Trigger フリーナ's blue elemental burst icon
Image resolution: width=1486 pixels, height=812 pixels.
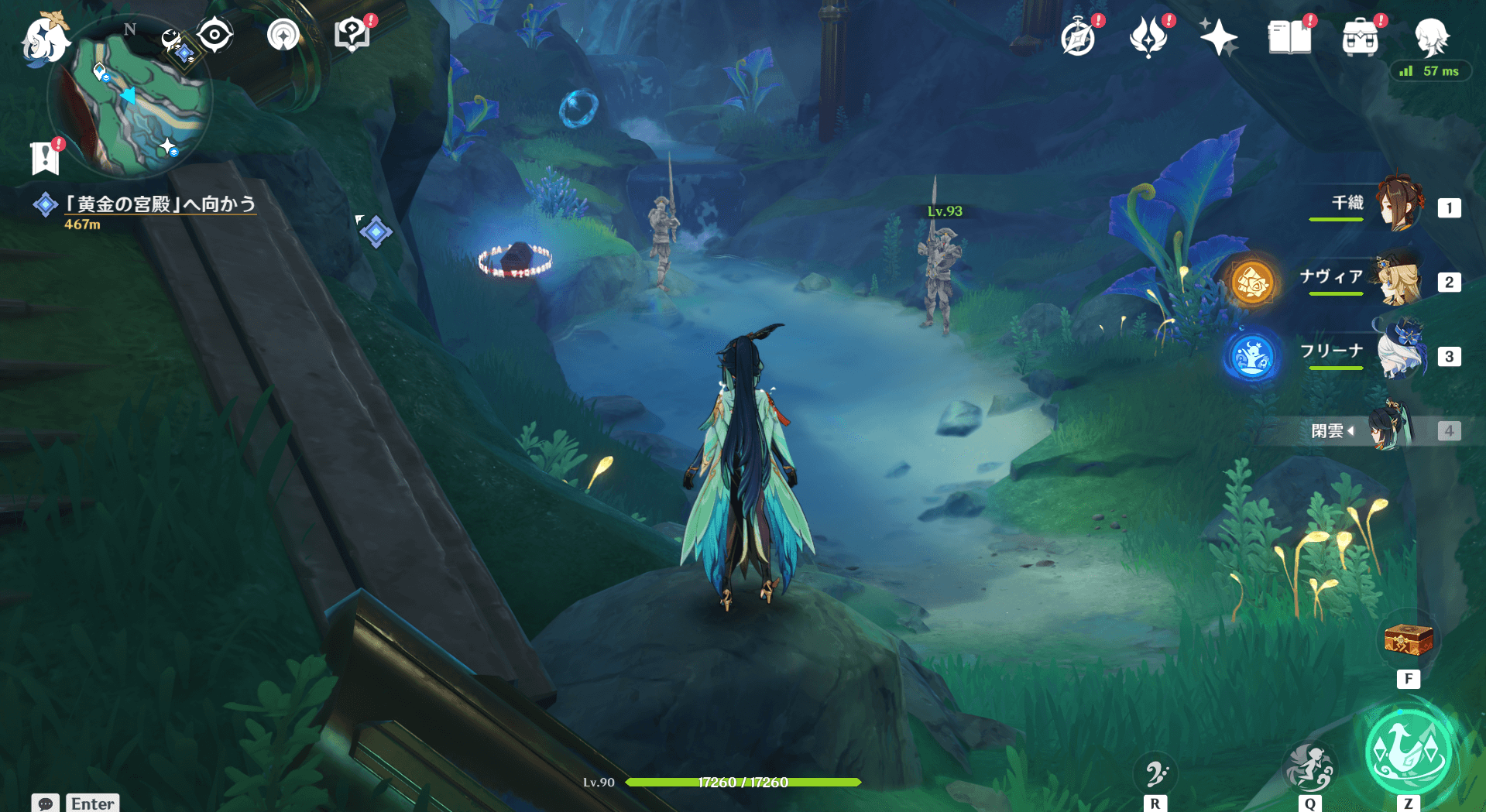coord(1252,357)
